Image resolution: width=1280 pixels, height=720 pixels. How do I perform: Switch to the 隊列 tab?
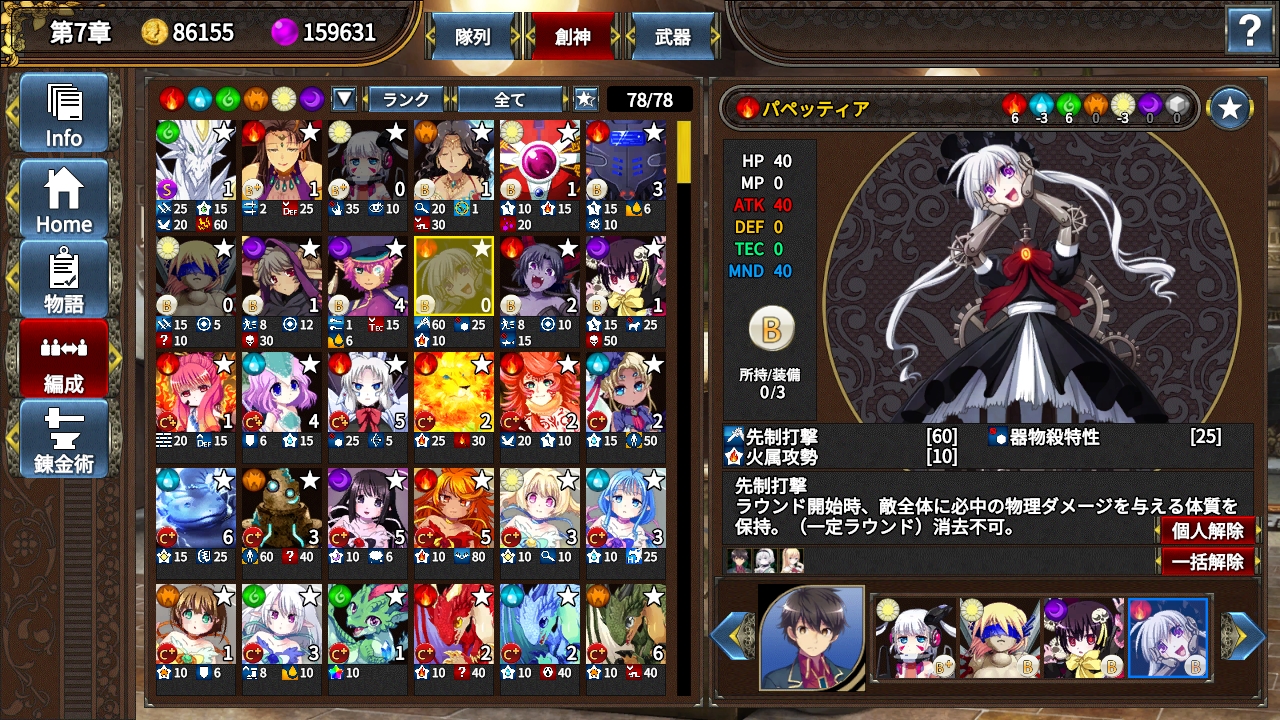[x=472, y=37]
